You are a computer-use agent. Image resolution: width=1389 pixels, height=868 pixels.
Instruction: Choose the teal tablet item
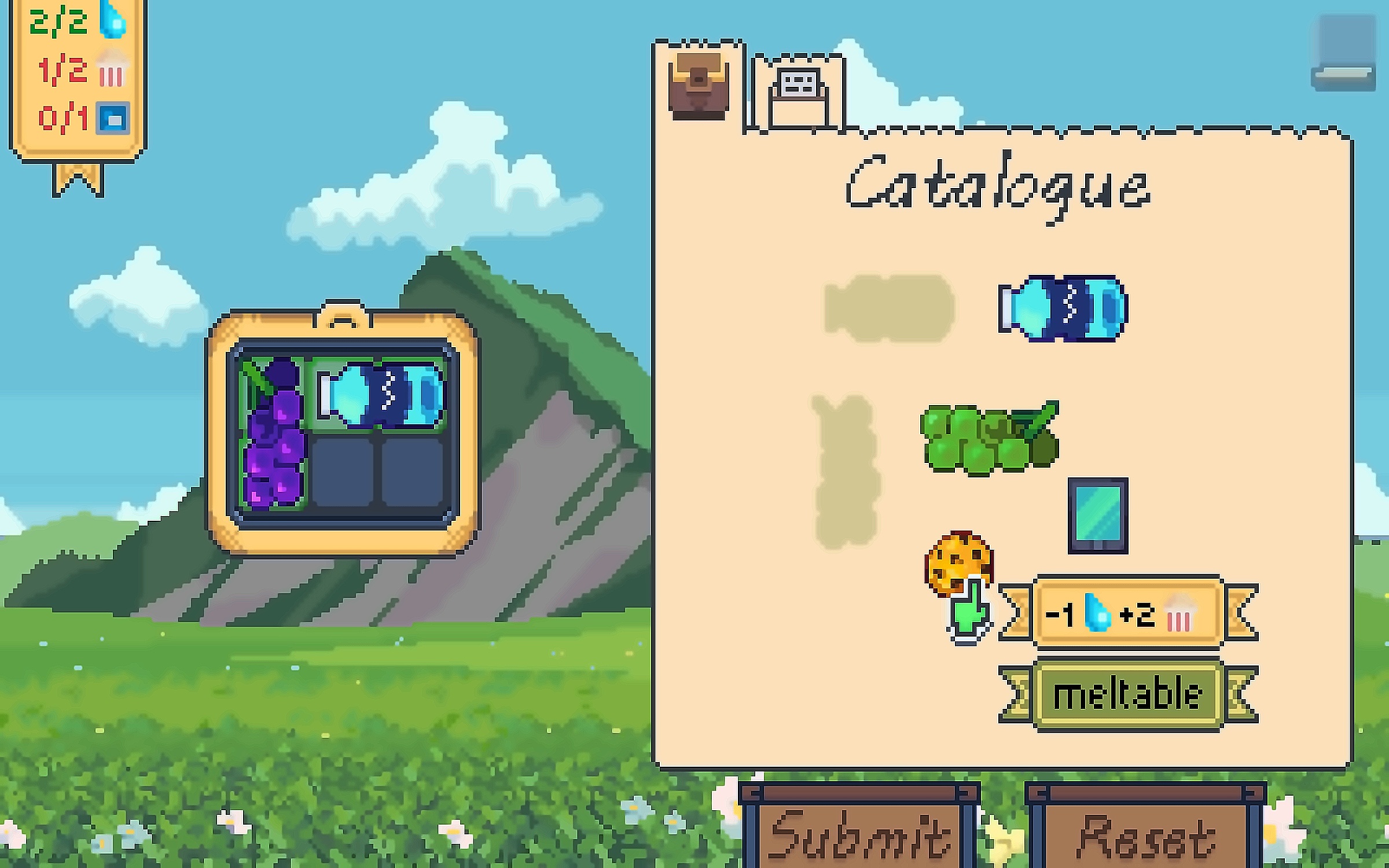[1097, 516]
